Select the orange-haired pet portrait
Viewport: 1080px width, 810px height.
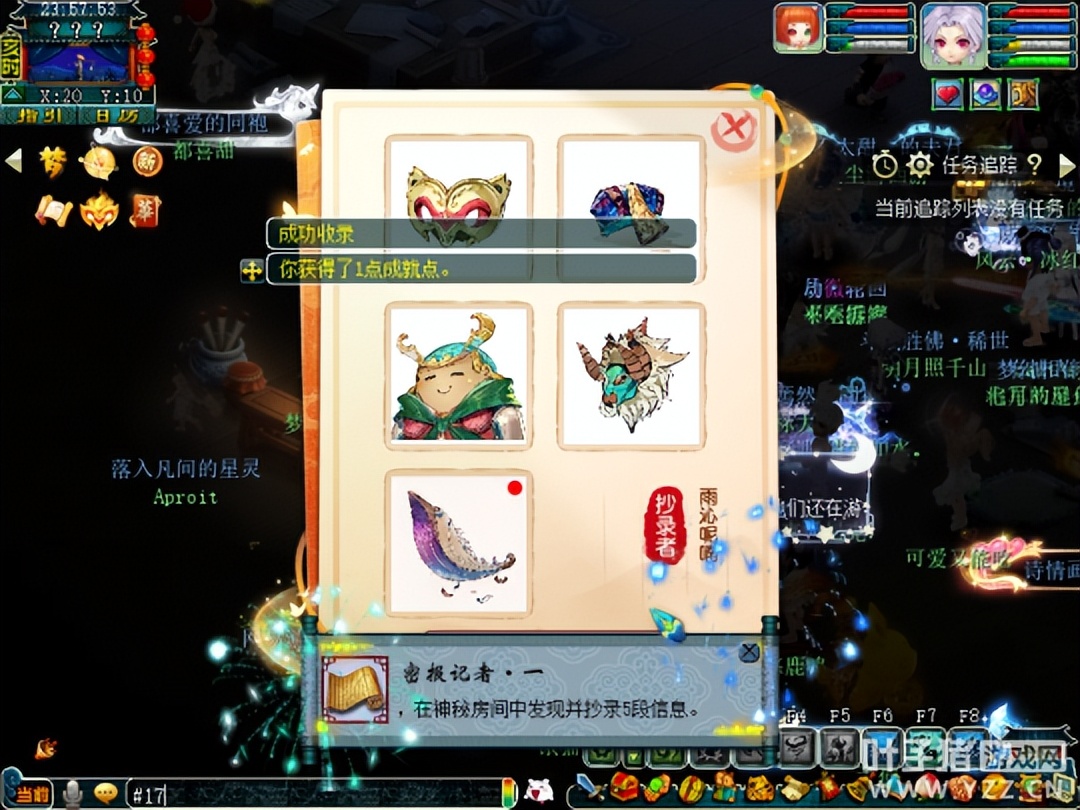pyautogui.click(x=797, y=27)
